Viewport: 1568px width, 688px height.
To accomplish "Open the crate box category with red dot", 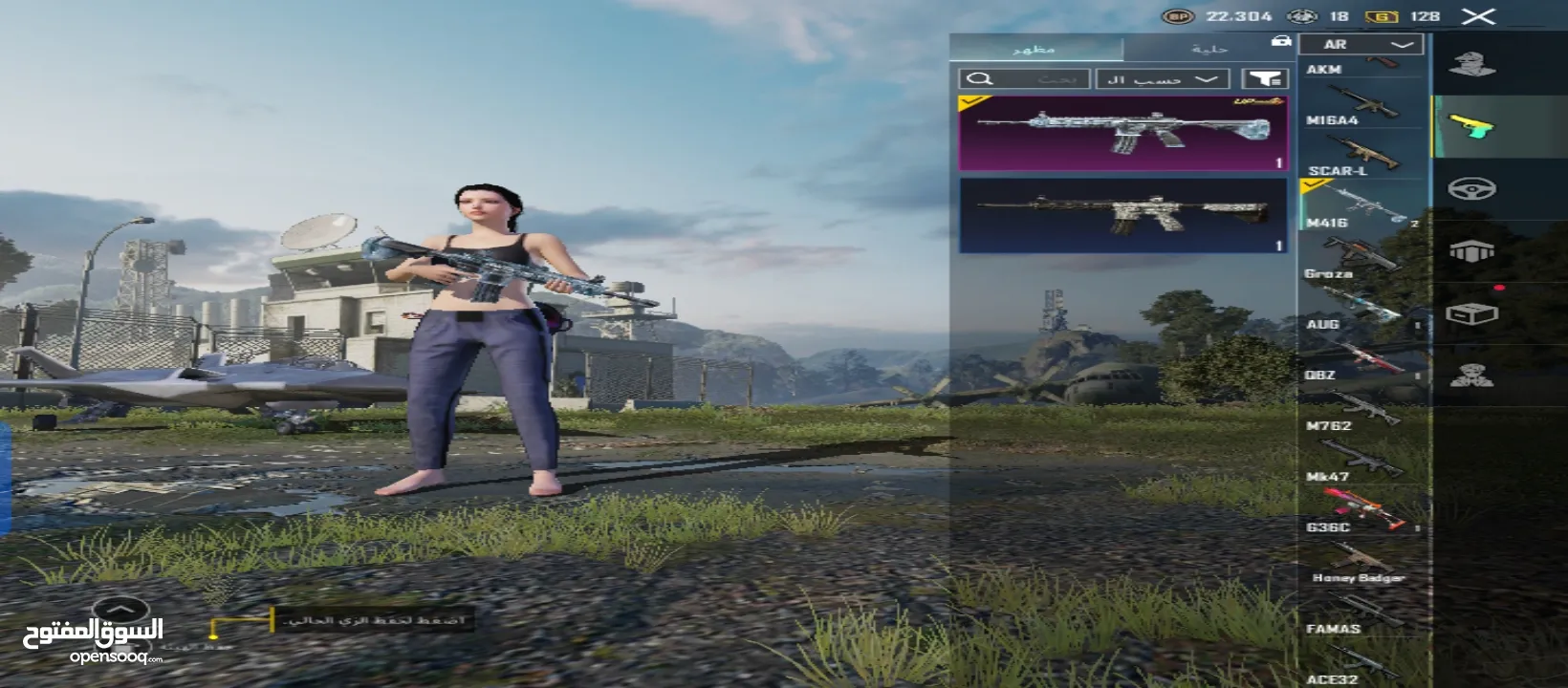I will [1471, 313].
